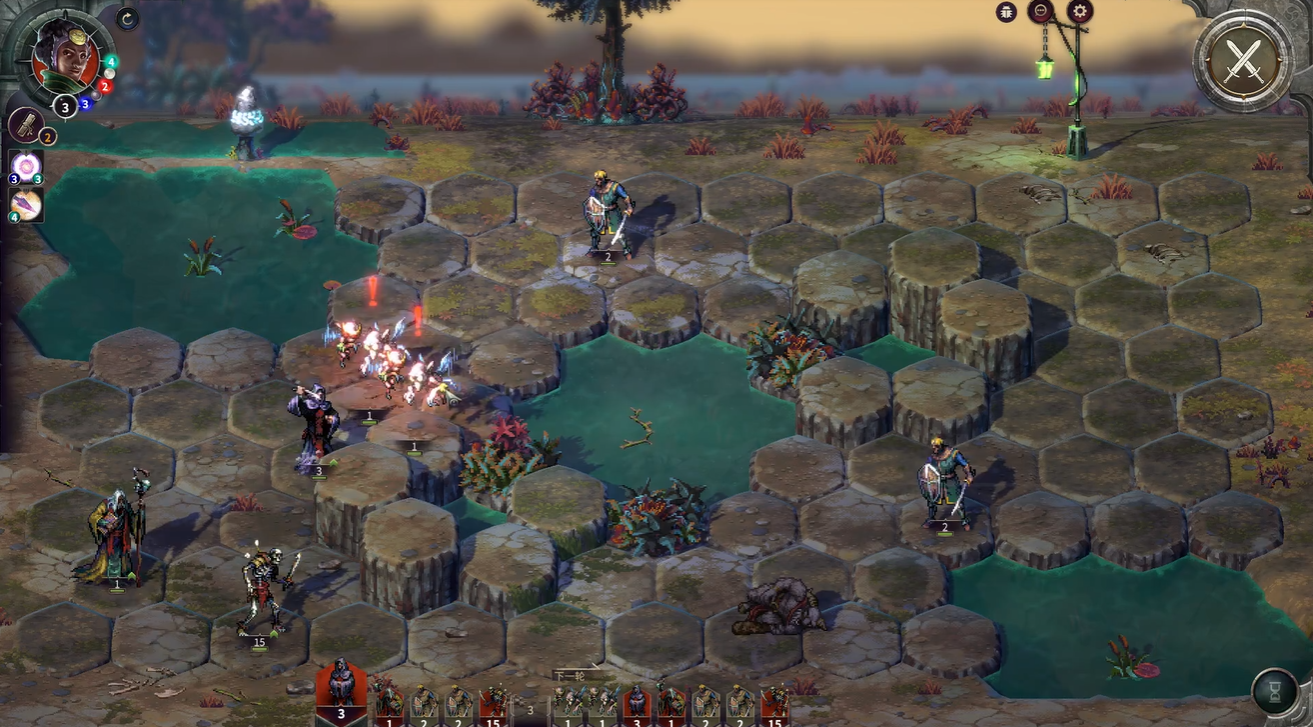Click the circular arrow button near the portrait
The image size is (1313, 727).
pyautogui.click(x=127, y=18)
